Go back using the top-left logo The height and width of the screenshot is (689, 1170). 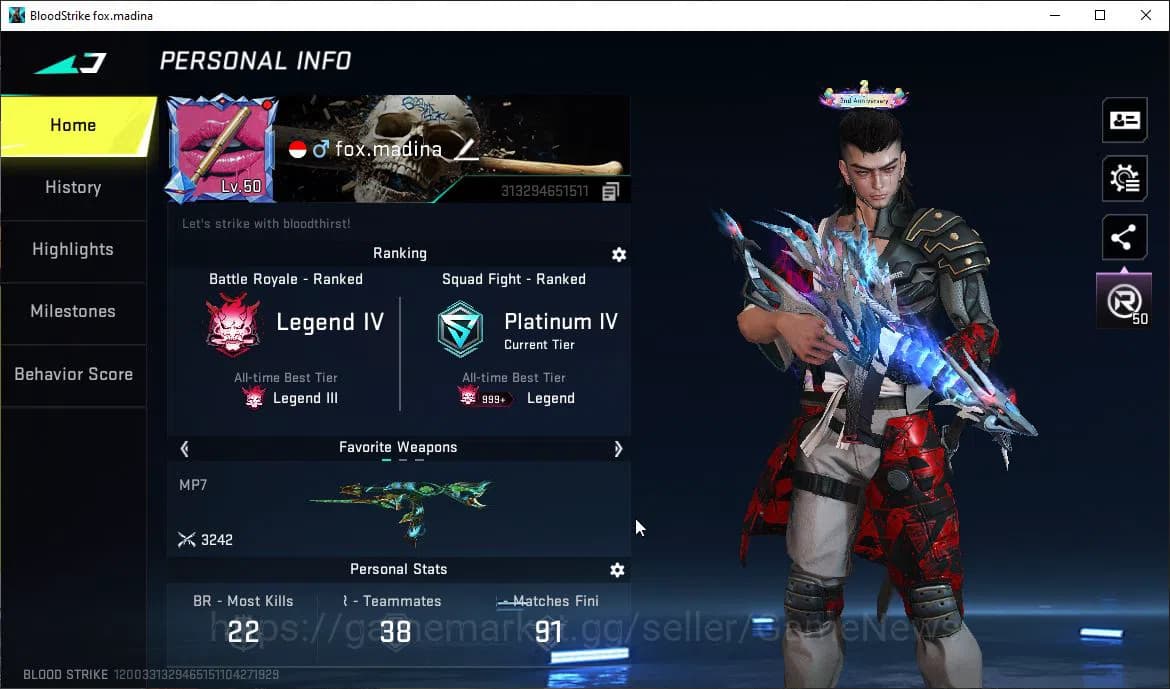coord(70,63)
